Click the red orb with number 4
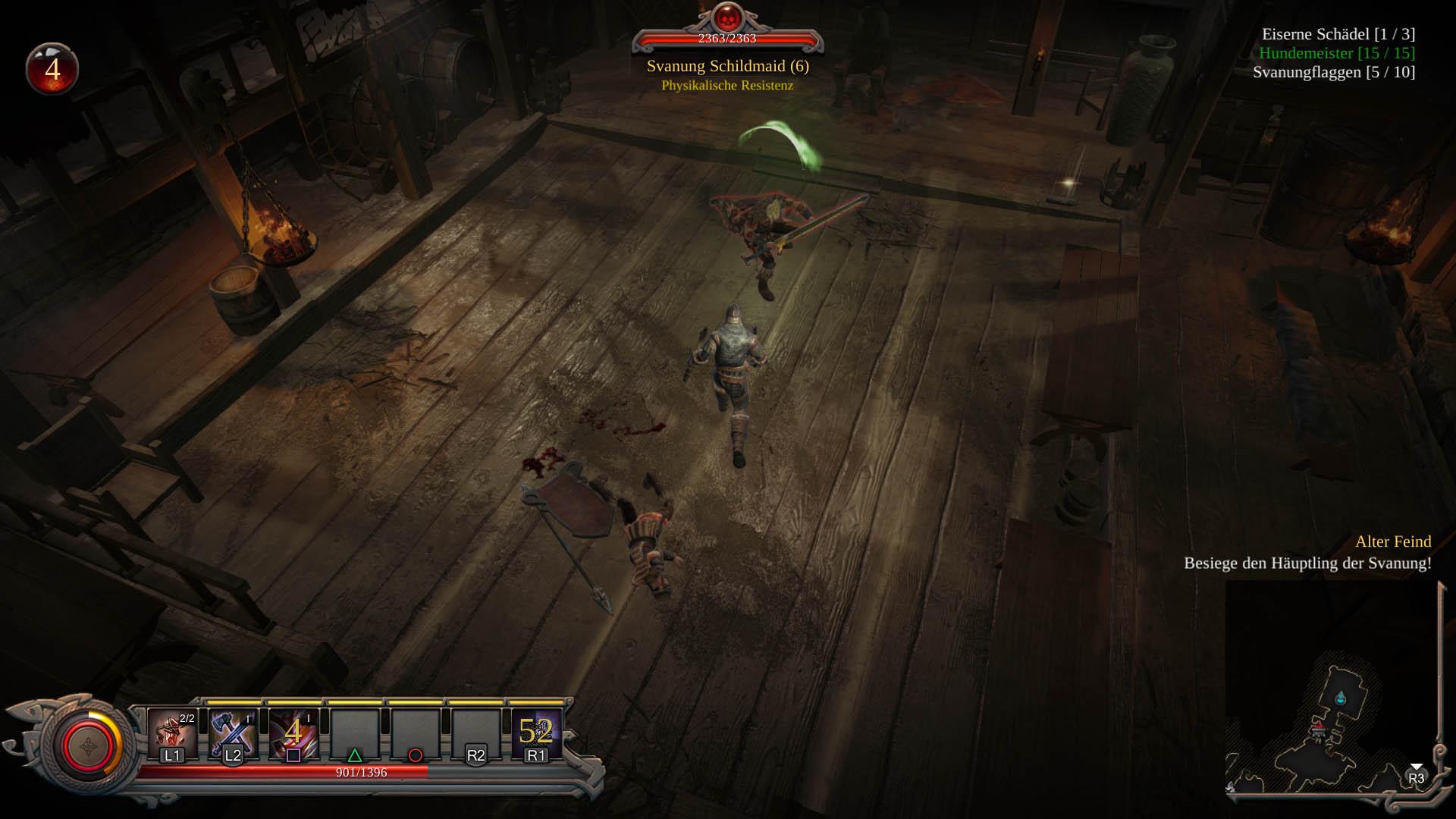The width and height of the screenshot is (1456, 819). 52,70
